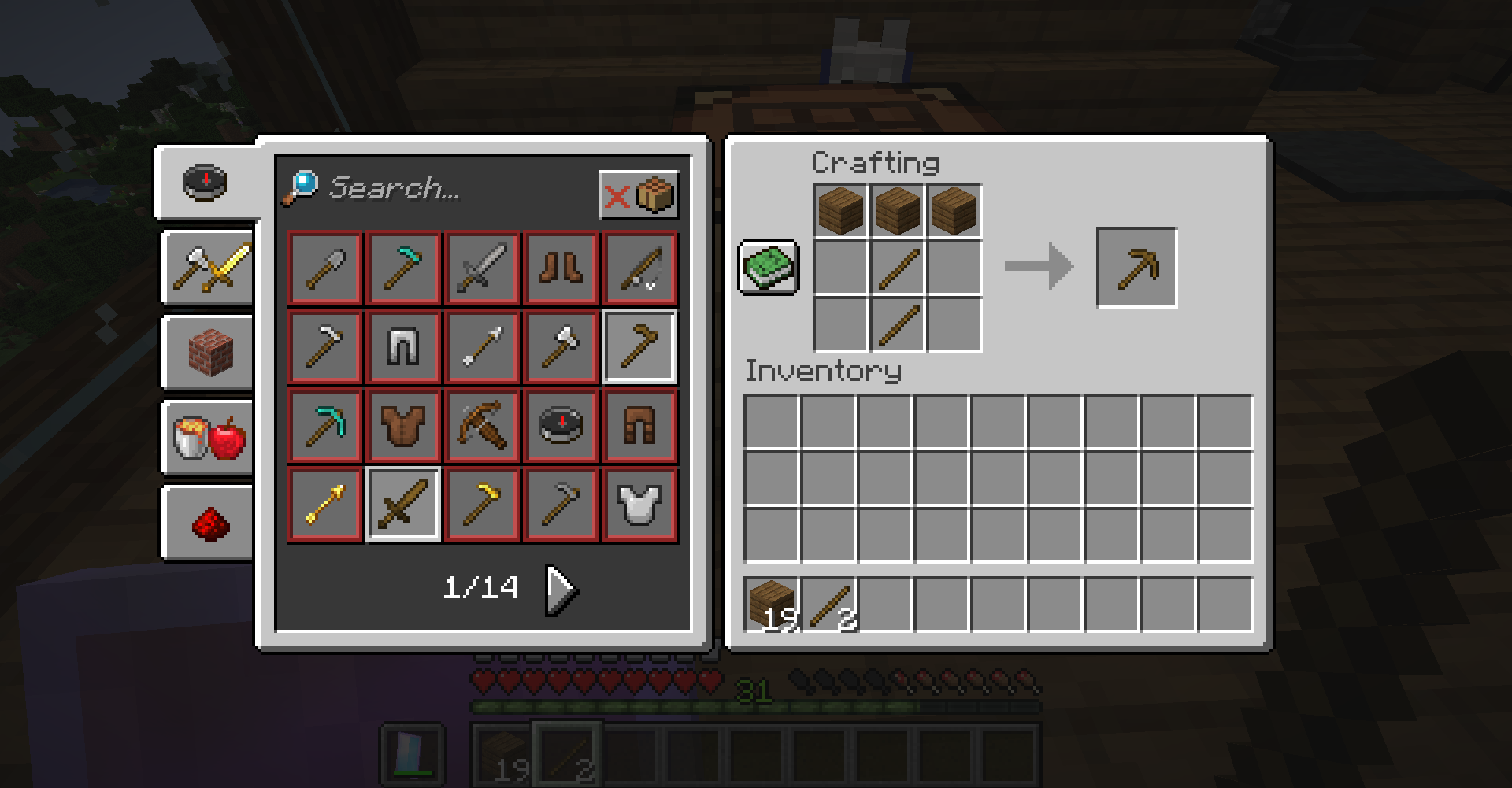The image size is (1512, 788).
Task: Go to the next recipe page
Action: [x=561, y=587]
